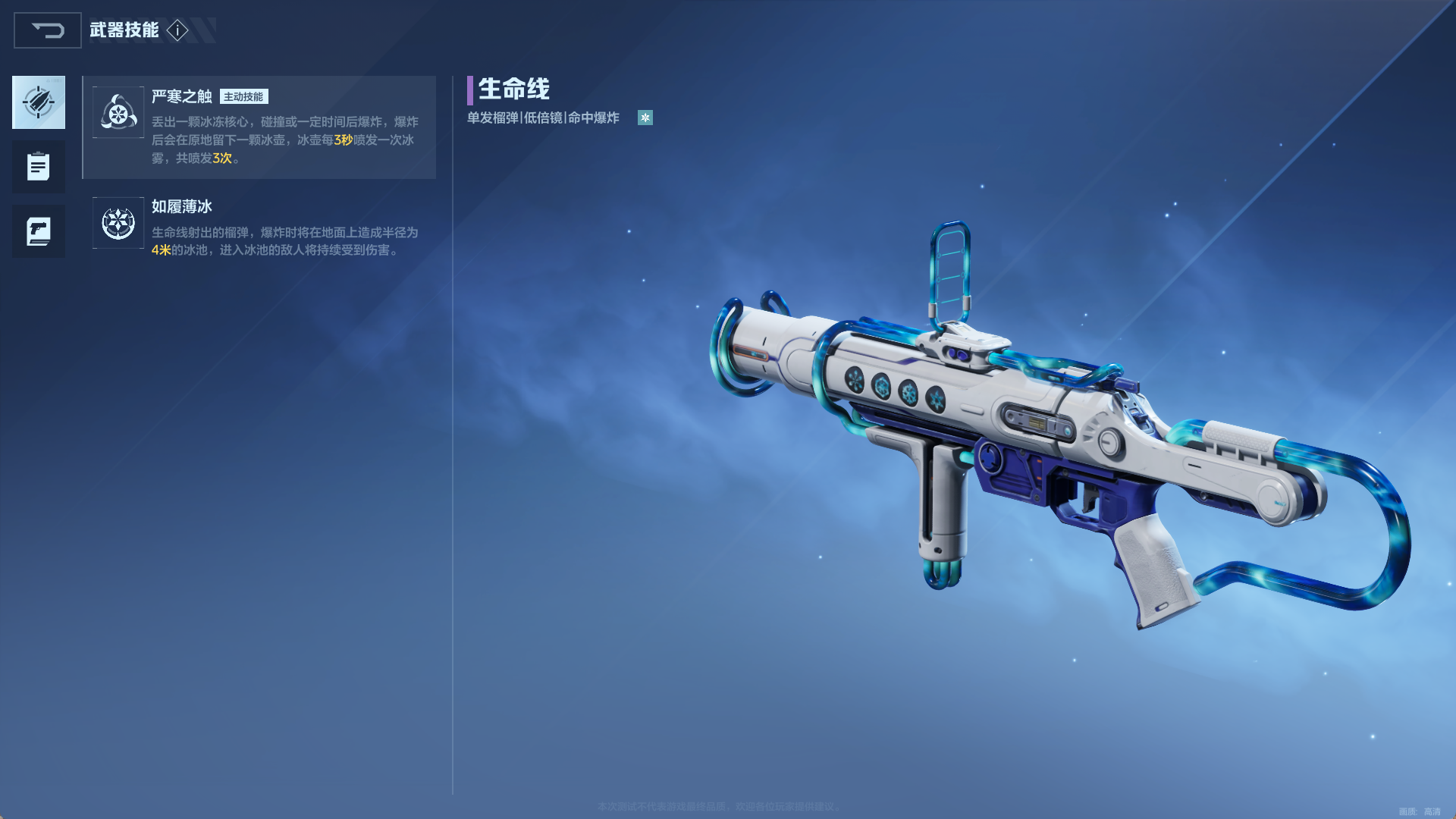Viewport: 1456px width, 819px height.
Task: Click the frost element icon beside weapon tags
Action: tap(645, 118)
